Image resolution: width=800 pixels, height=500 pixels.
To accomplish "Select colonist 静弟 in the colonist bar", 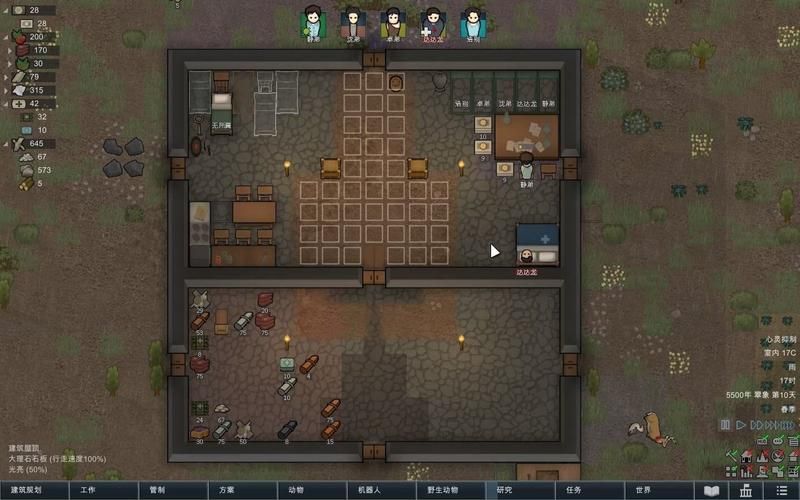I will click(314, 21).
